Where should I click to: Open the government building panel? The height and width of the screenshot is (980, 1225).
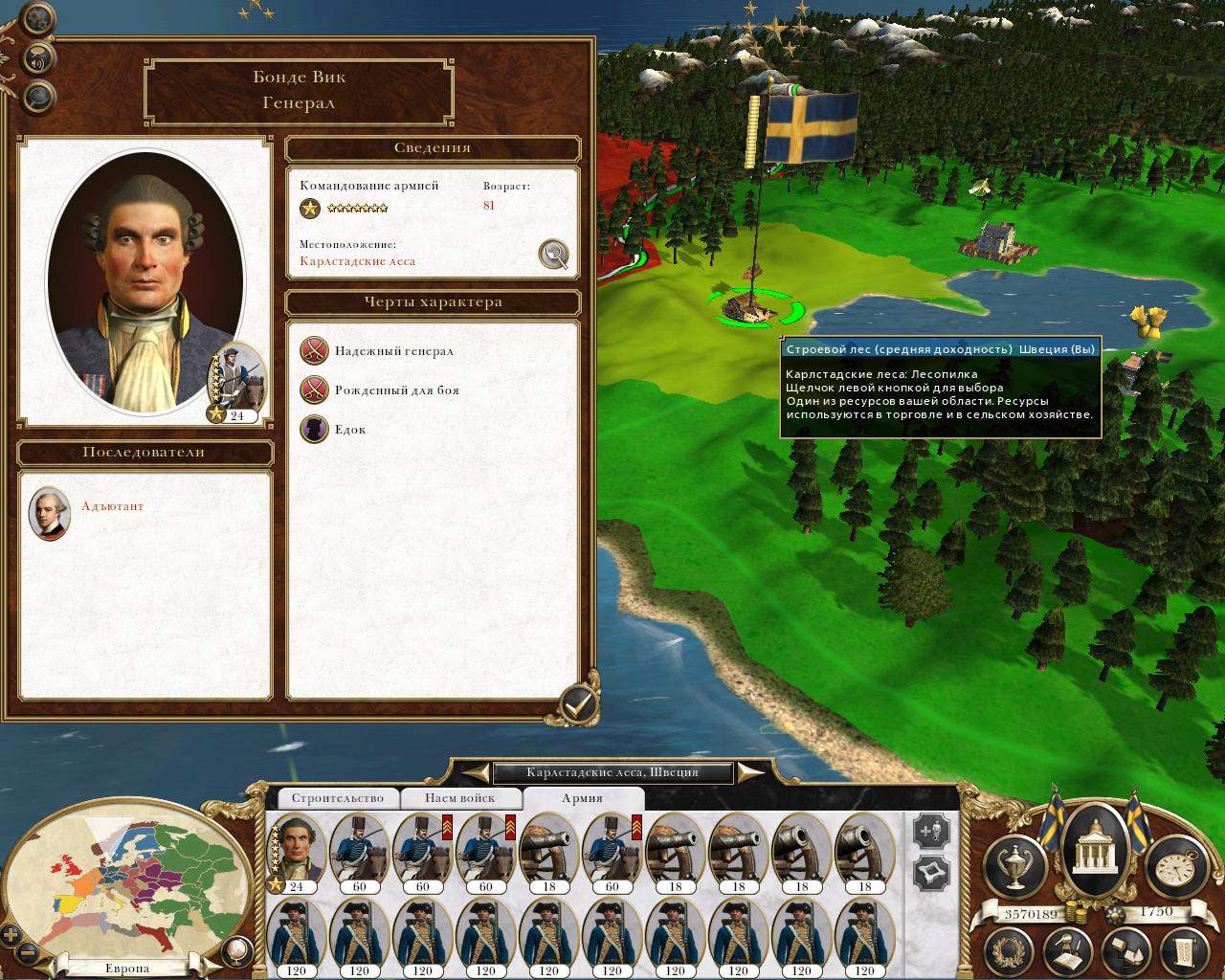(x=1092, y=848)
